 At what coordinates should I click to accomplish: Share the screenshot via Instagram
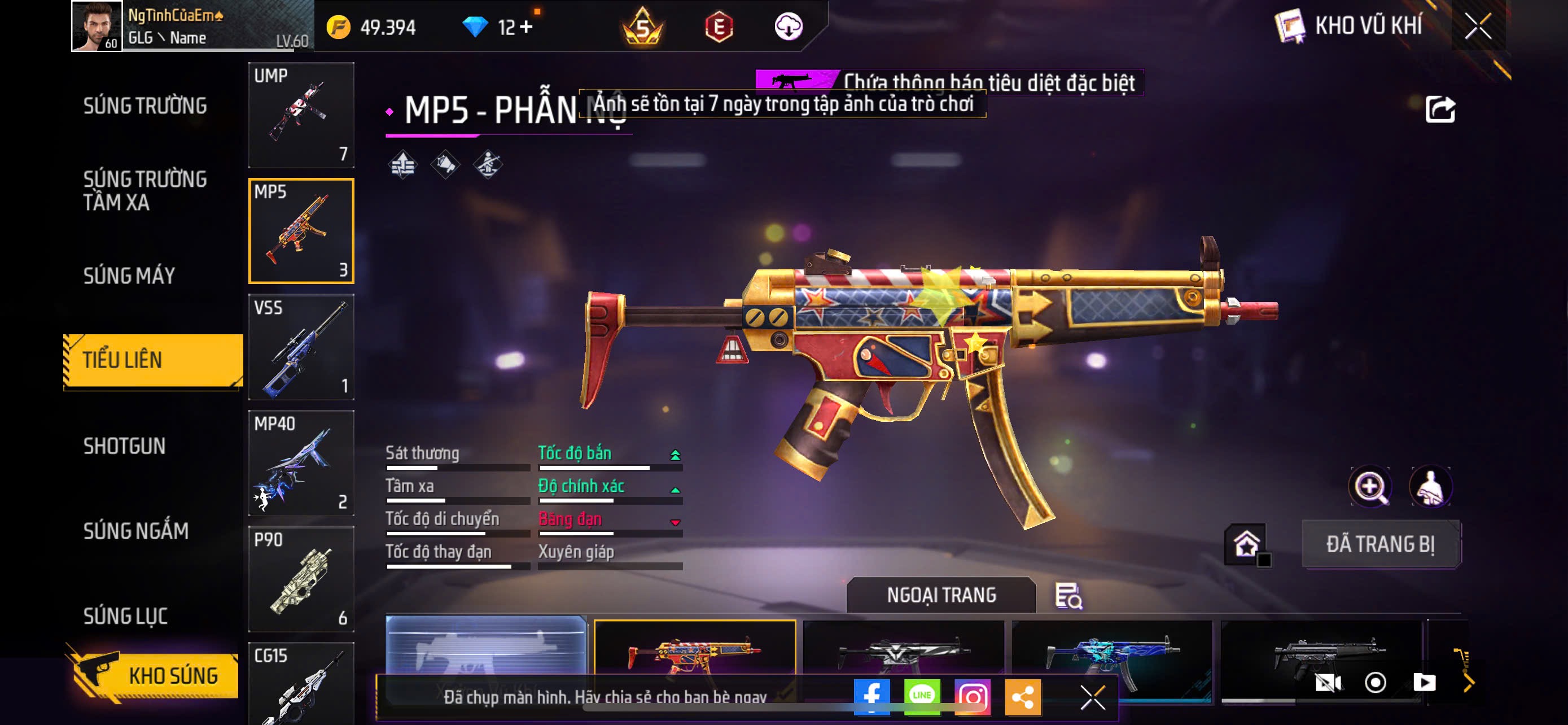click(x=972, y=696)
